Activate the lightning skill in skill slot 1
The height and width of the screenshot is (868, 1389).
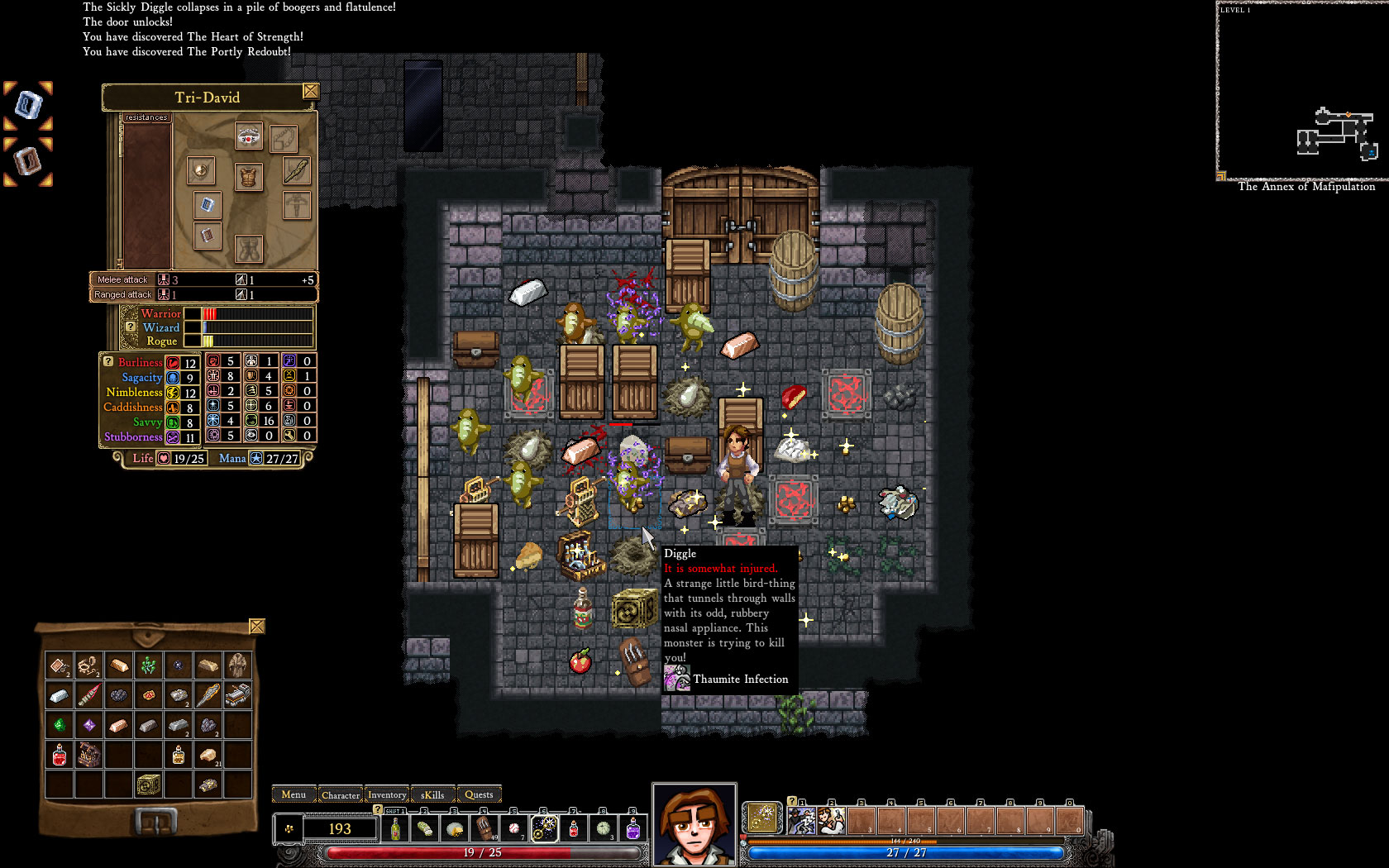pyautogui.click(x=803, y=820)
